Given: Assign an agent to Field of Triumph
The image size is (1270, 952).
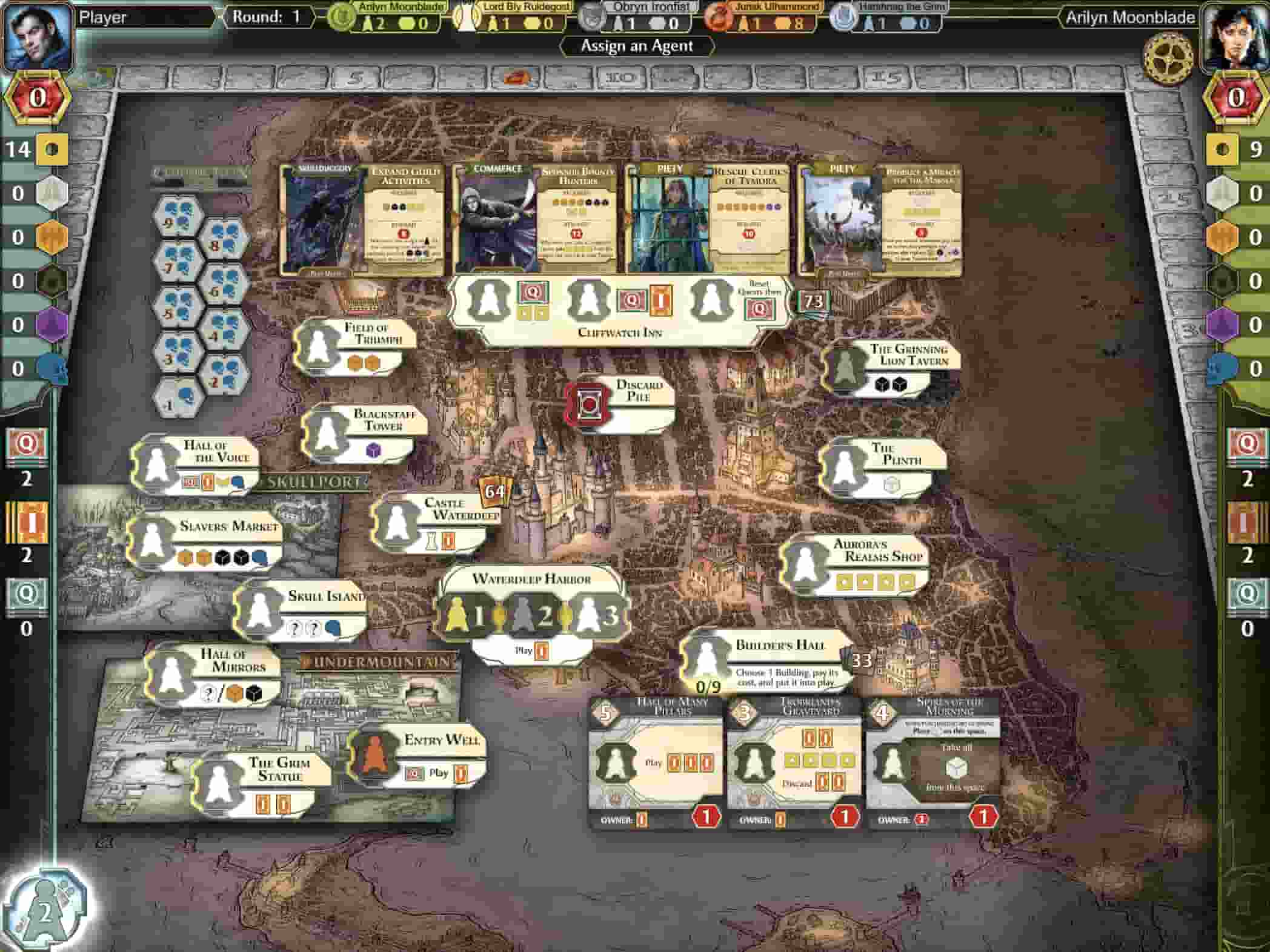Looking at the screenshot, I should [317, 346].
